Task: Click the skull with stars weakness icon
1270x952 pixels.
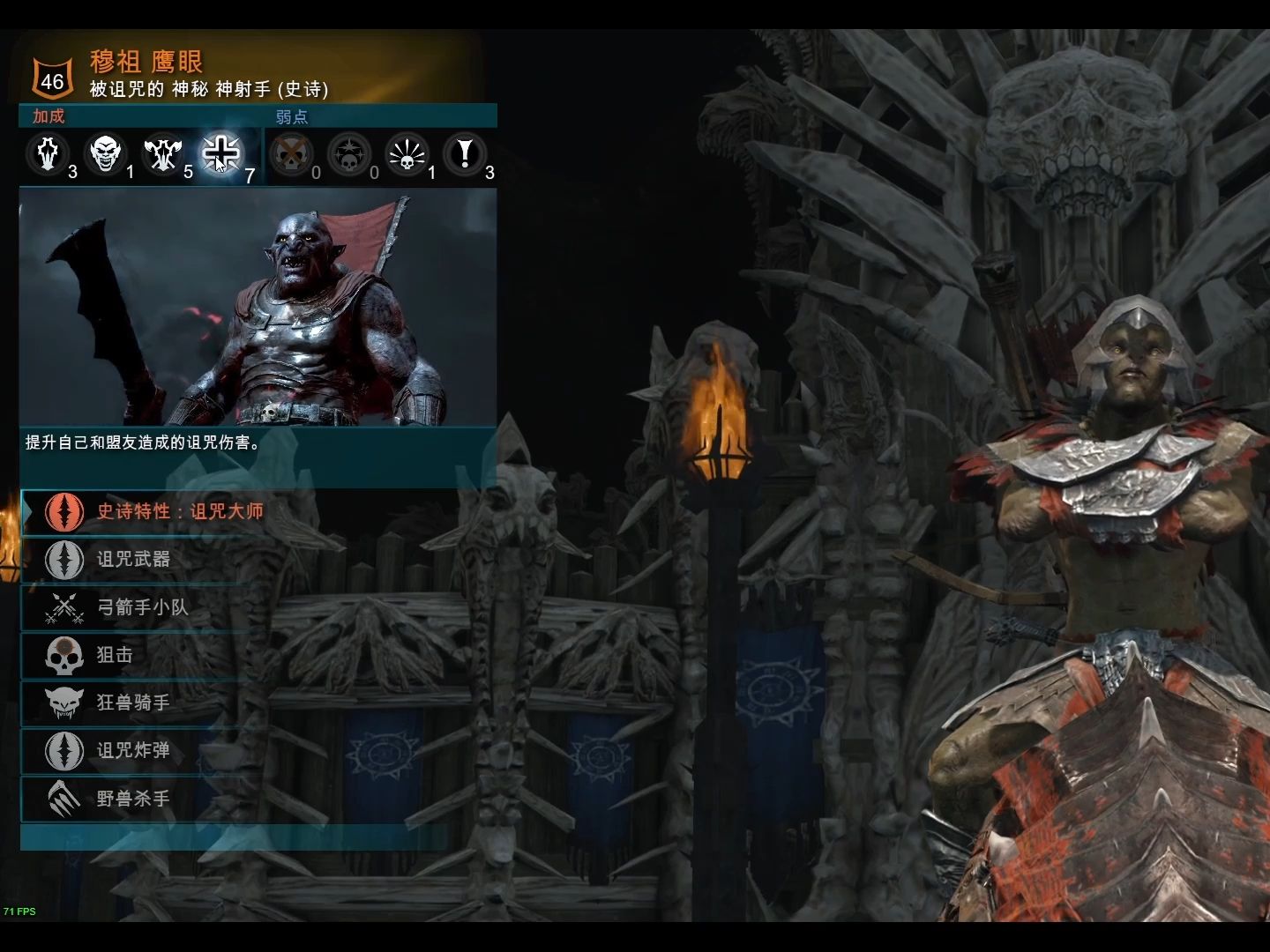Action: point(349,155)
